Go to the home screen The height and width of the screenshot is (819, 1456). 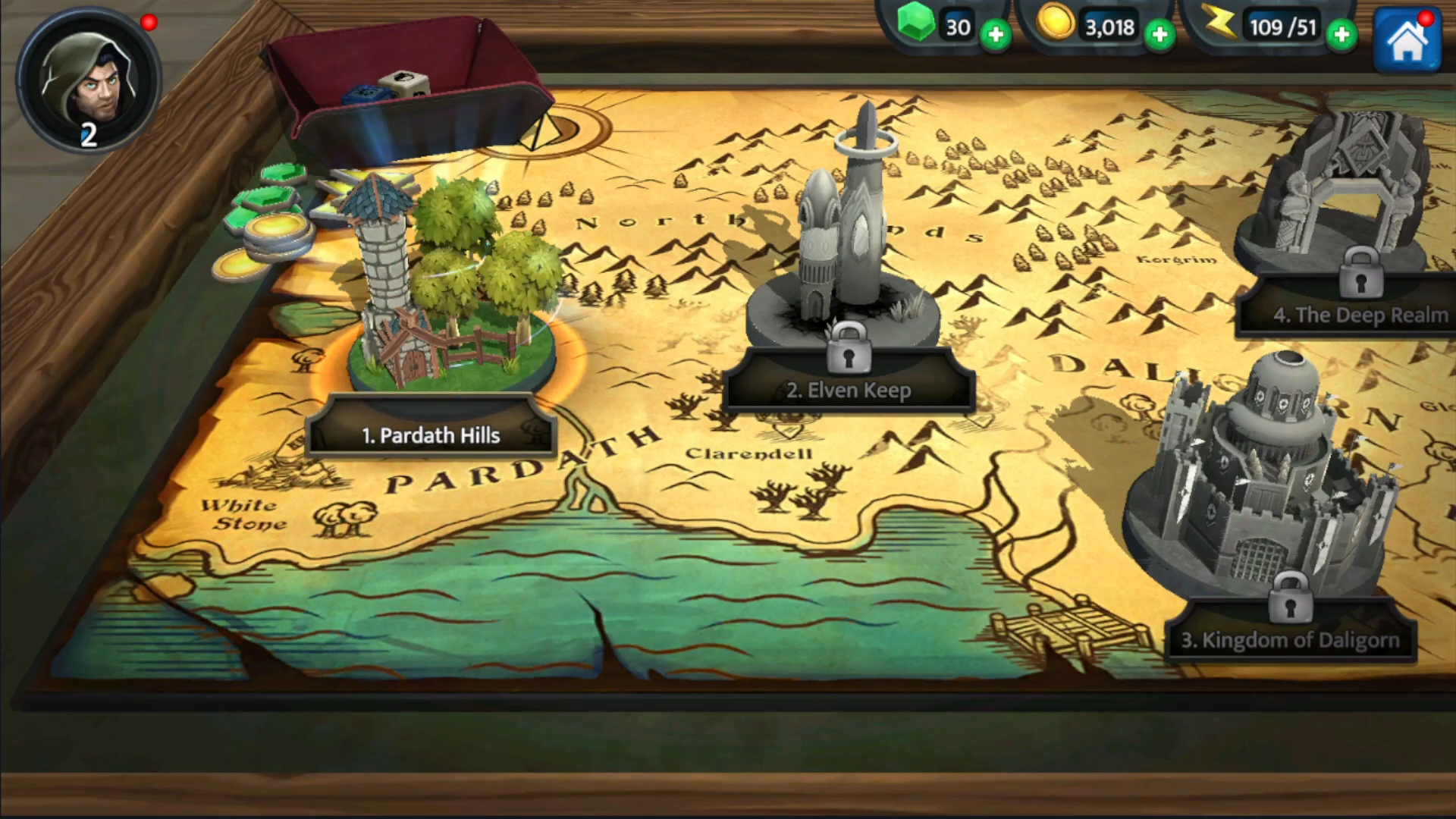click(x=1407, y=41)
